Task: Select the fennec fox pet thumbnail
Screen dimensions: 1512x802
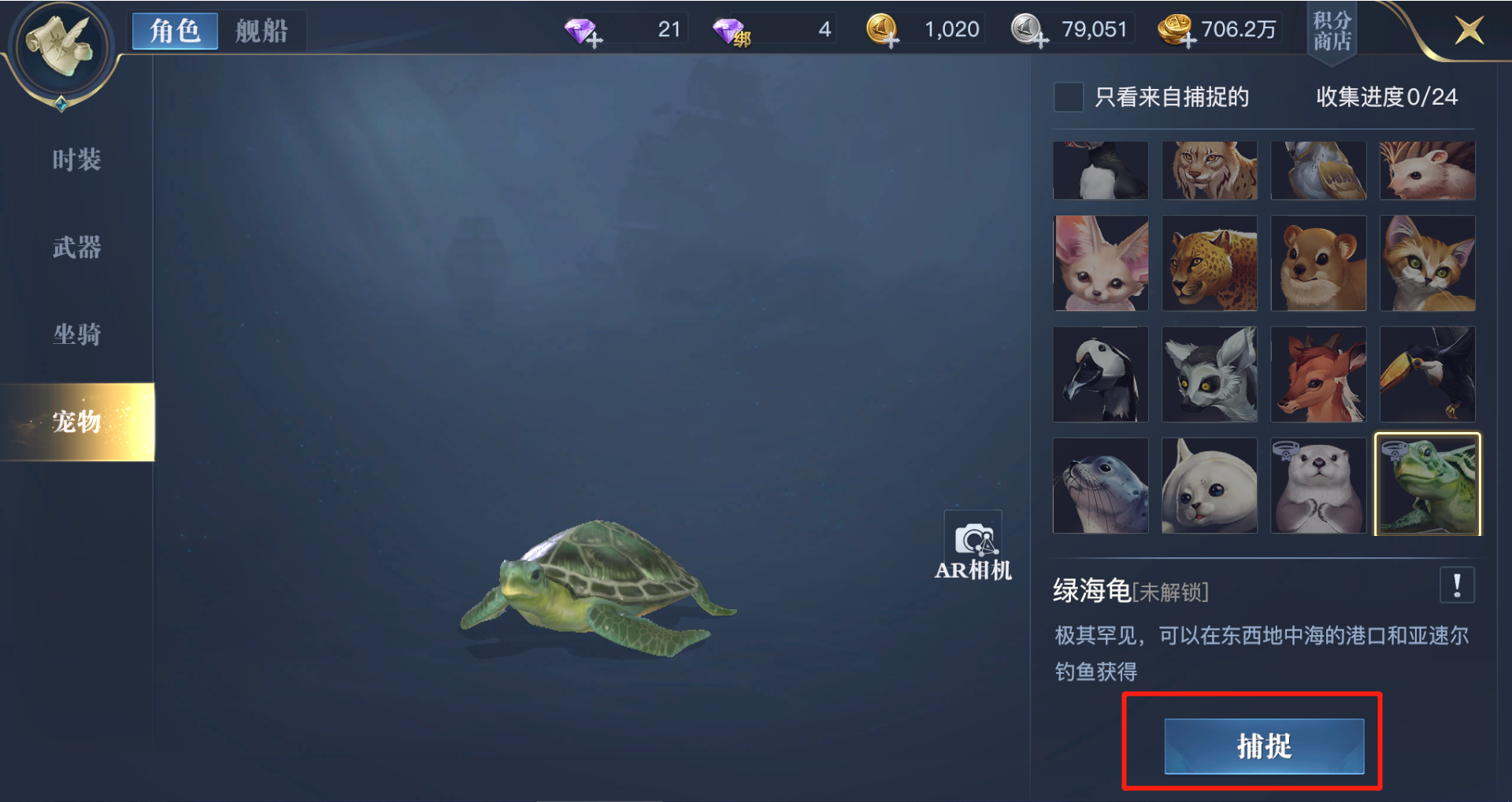Action: tap(1100, 263)
